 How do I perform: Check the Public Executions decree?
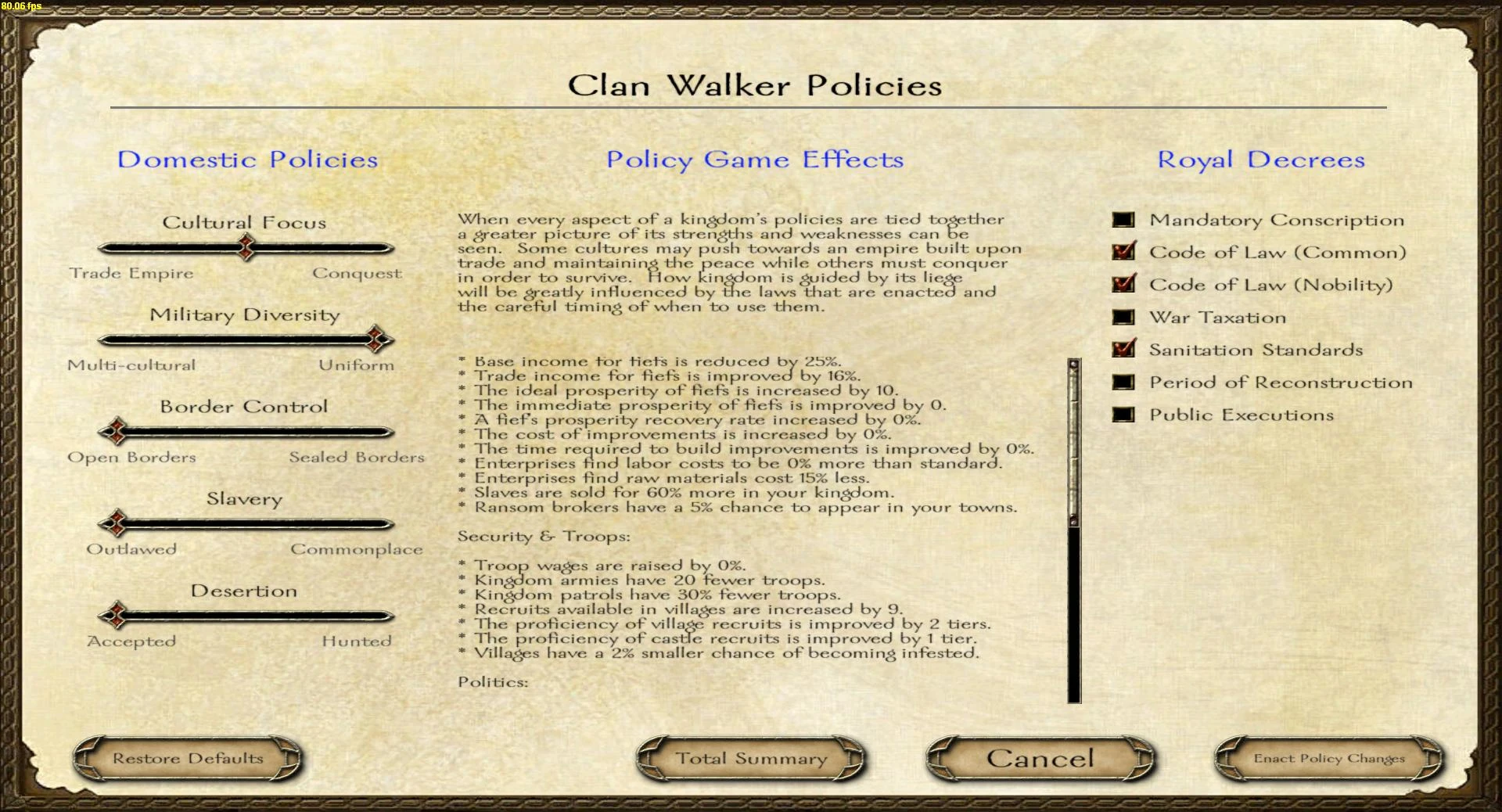(1123, 415)
